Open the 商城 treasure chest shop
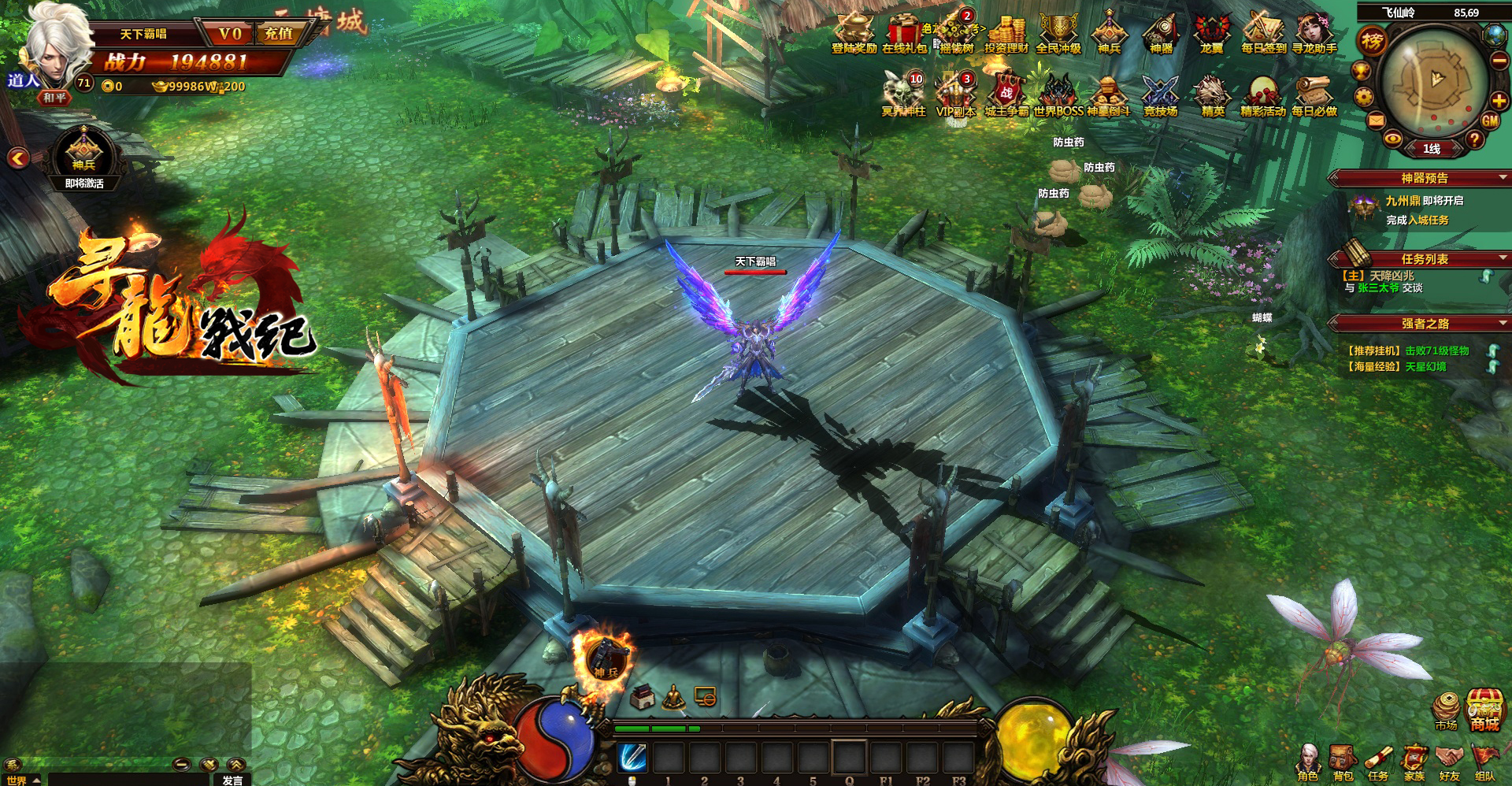Viewport: 1512px width, 786px height. pyautogui.click(x=1484, y=709)
